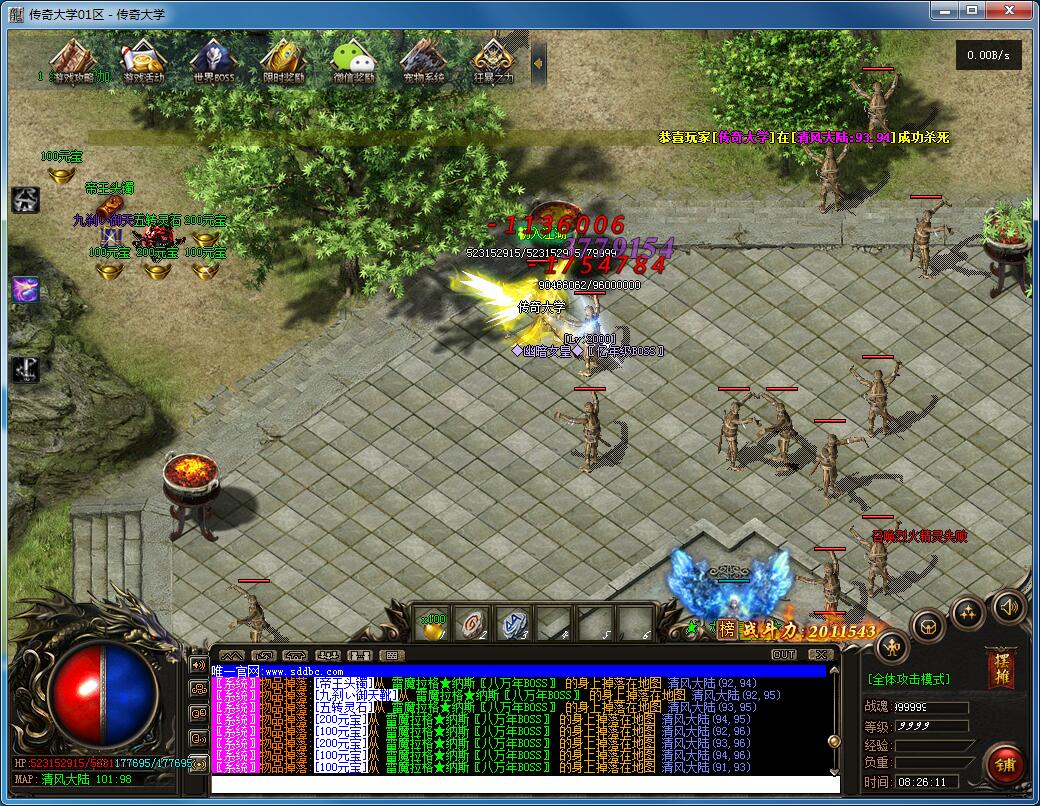Open the 游戏活动 events menu
The image size is (1040, 806).
click(x=143, y=60)
